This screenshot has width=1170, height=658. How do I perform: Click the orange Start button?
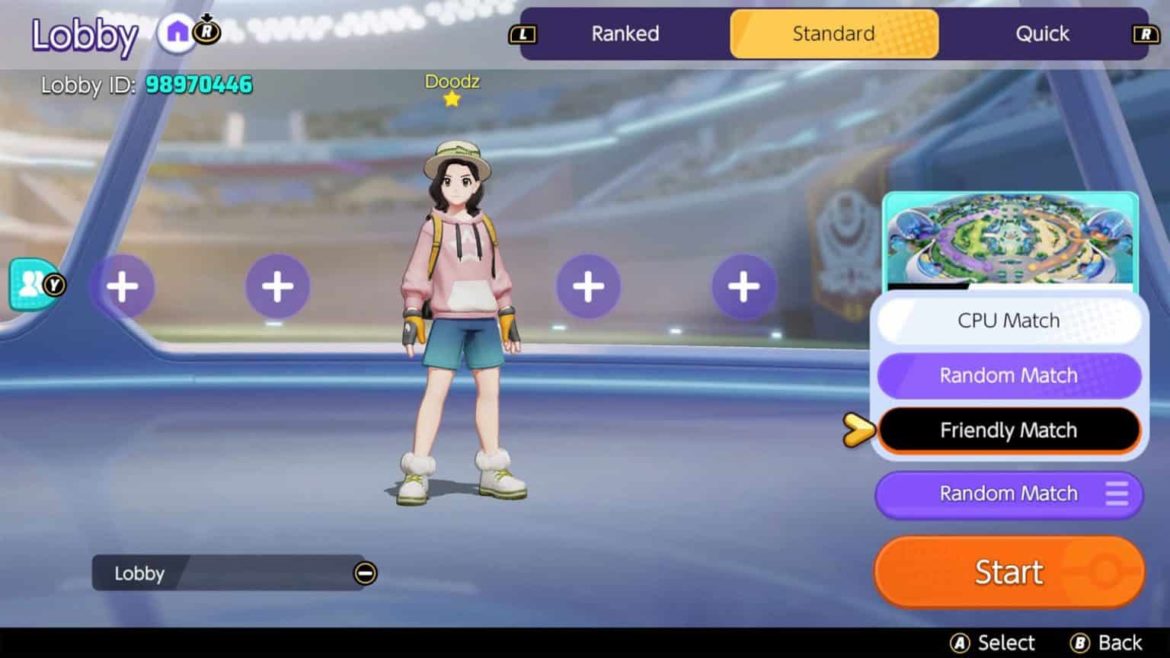(1008, 572)
